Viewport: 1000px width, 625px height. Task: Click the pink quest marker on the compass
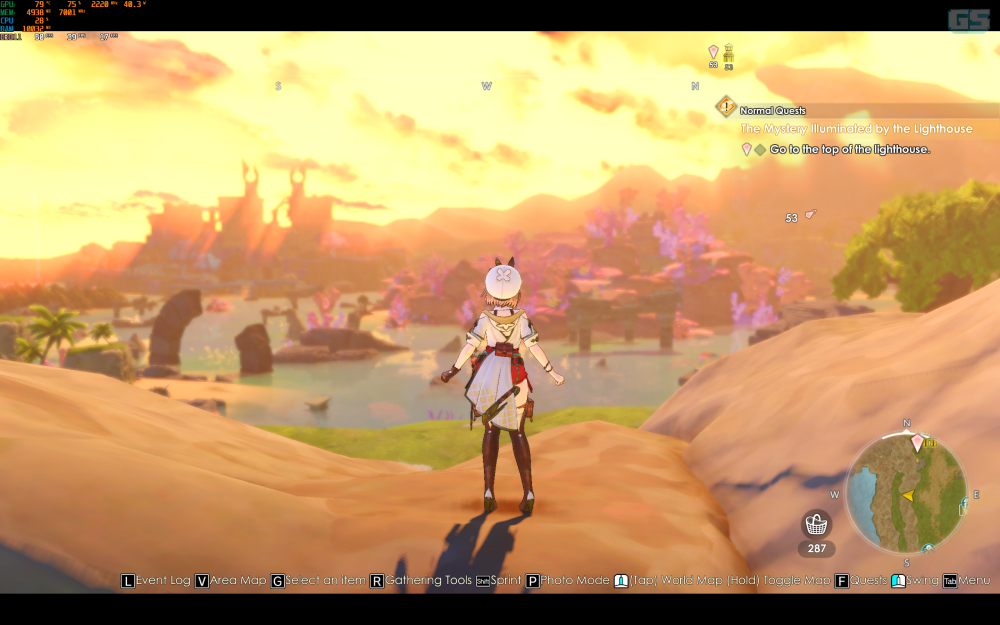(x=713, y=52)
